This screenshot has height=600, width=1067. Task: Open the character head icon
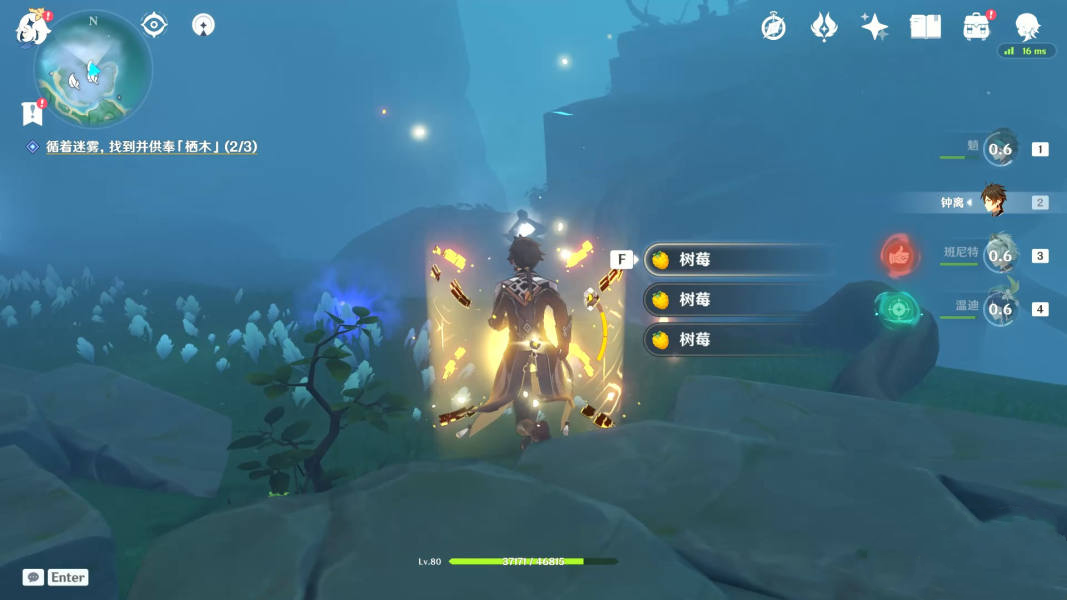[1027, 26]
